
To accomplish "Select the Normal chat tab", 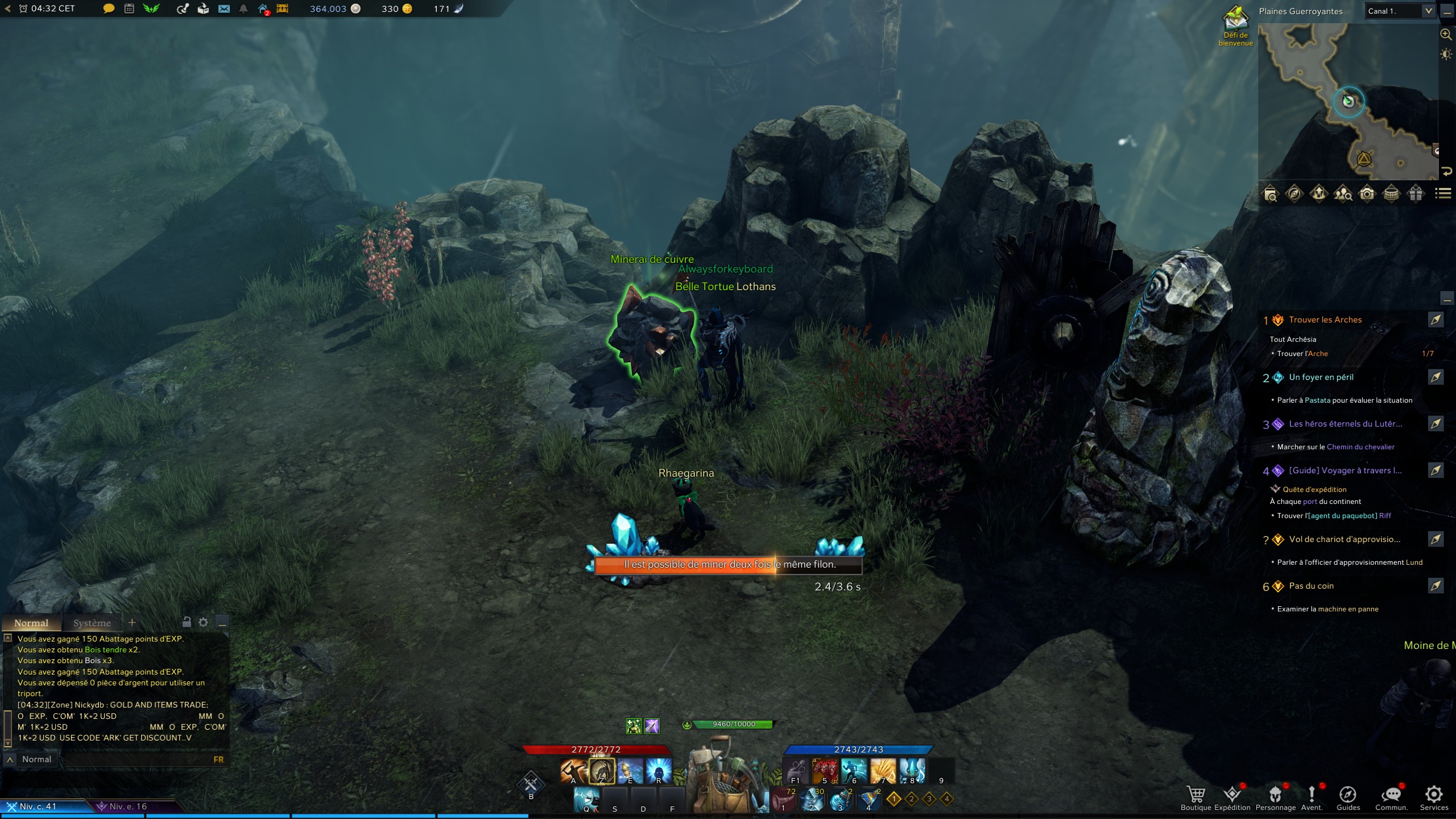I will (x=31, y=623).
